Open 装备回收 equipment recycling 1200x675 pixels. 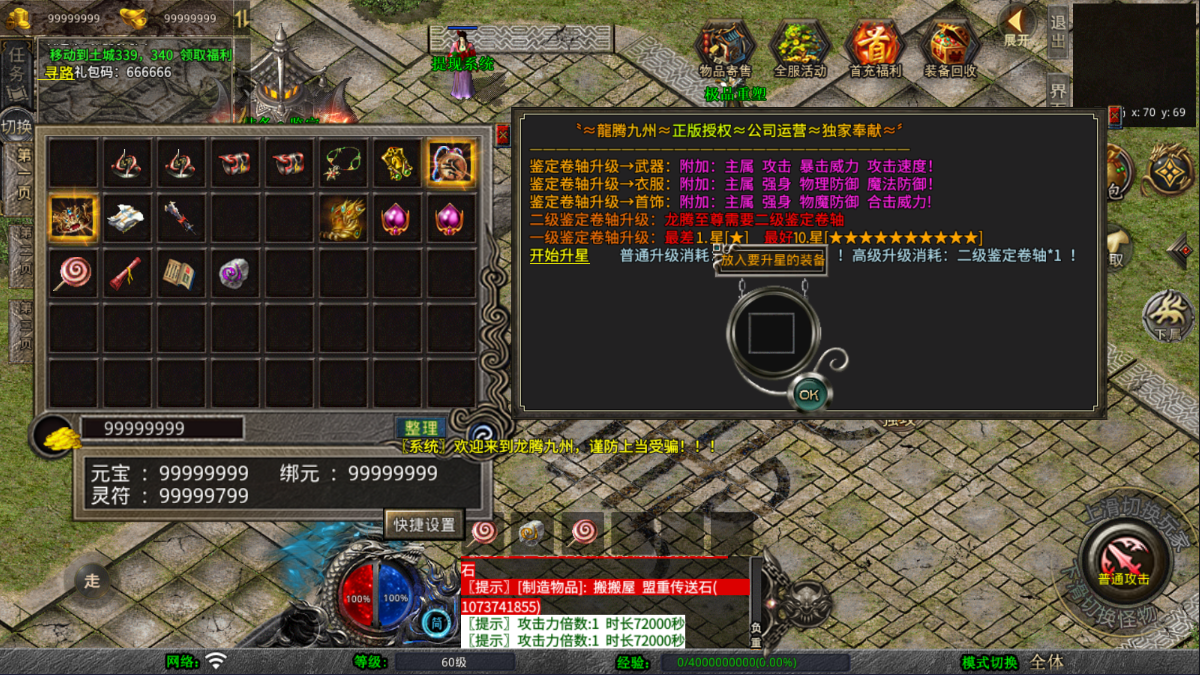point(950,48)
